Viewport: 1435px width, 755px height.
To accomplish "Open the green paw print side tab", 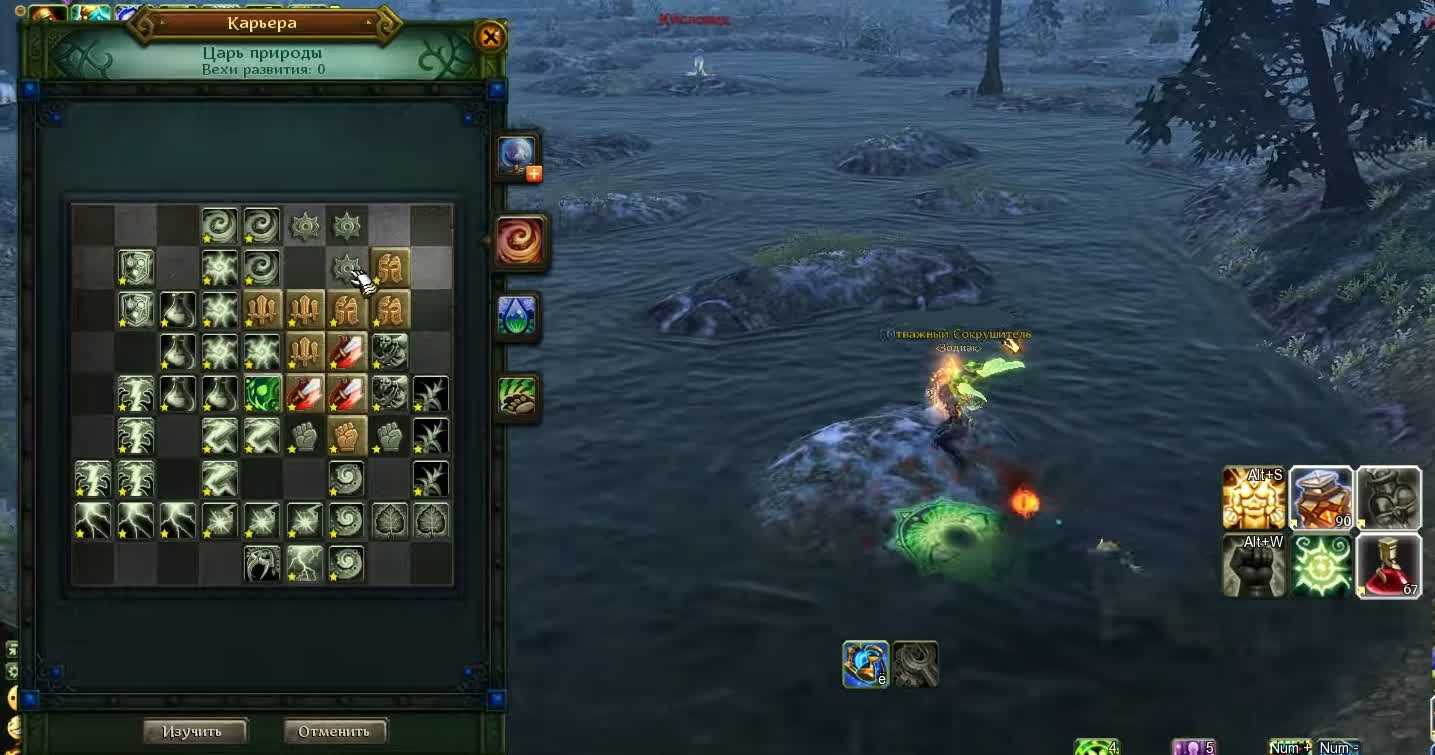I will (x=517, y=397).
